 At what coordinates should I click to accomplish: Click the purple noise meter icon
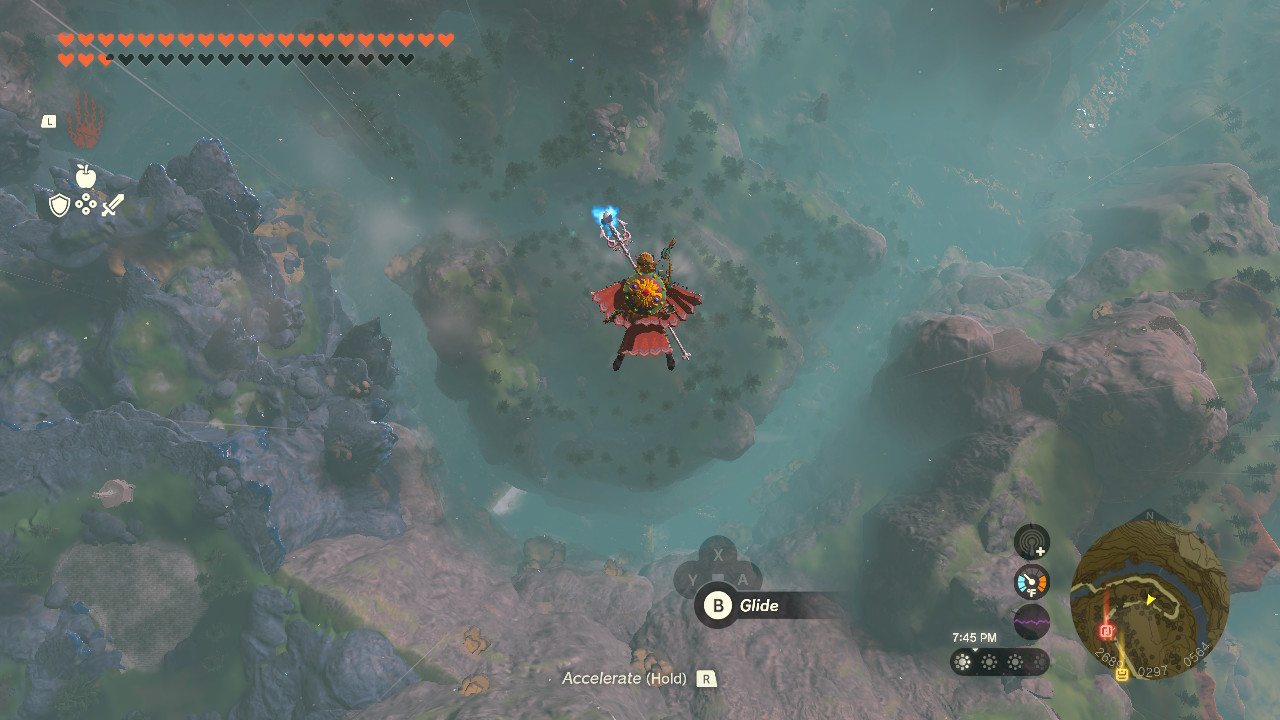1031,621
